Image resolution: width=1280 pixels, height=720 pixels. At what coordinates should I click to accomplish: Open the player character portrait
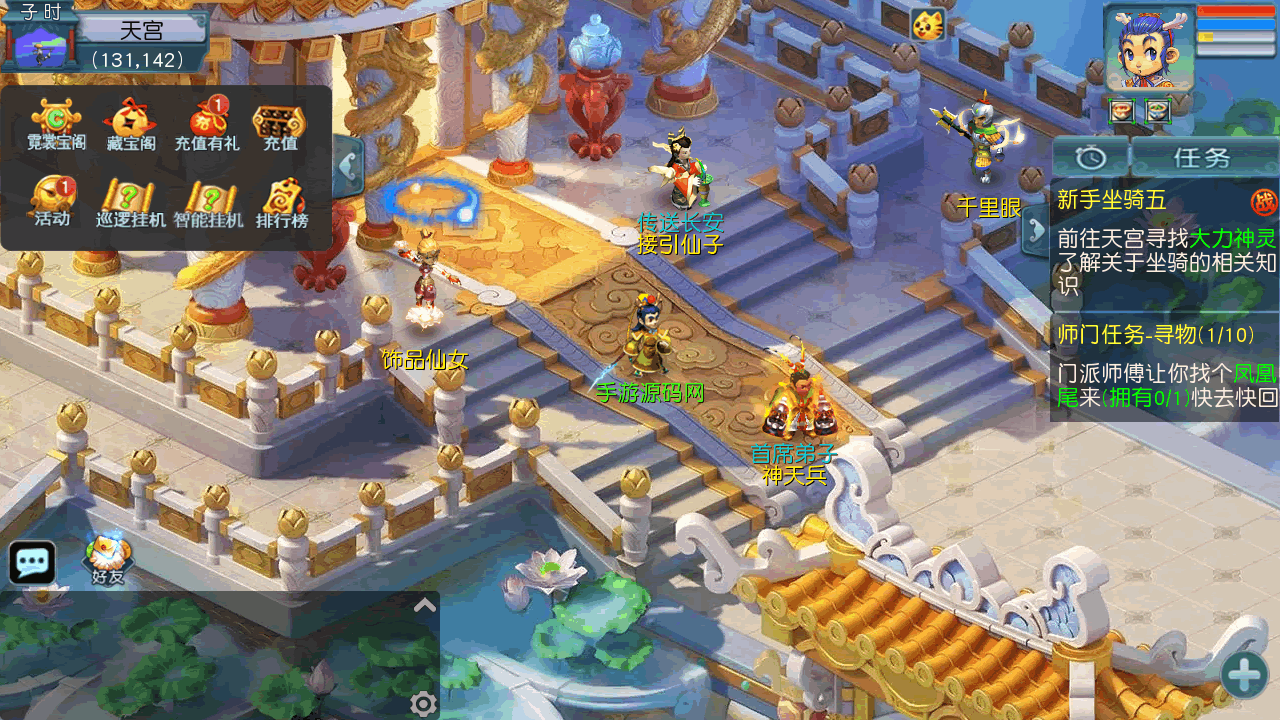coord(1148,49)
